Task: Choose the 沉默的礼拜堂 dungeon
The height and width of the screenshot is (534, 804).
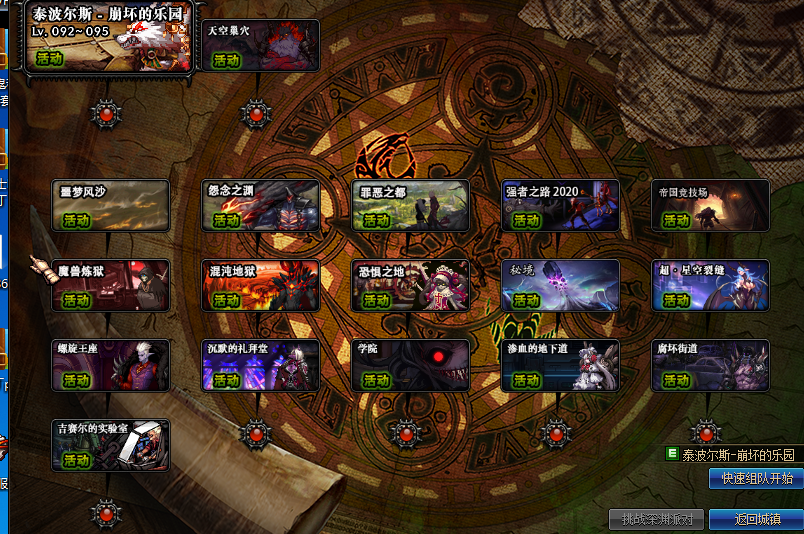Action: click(261, 365)
